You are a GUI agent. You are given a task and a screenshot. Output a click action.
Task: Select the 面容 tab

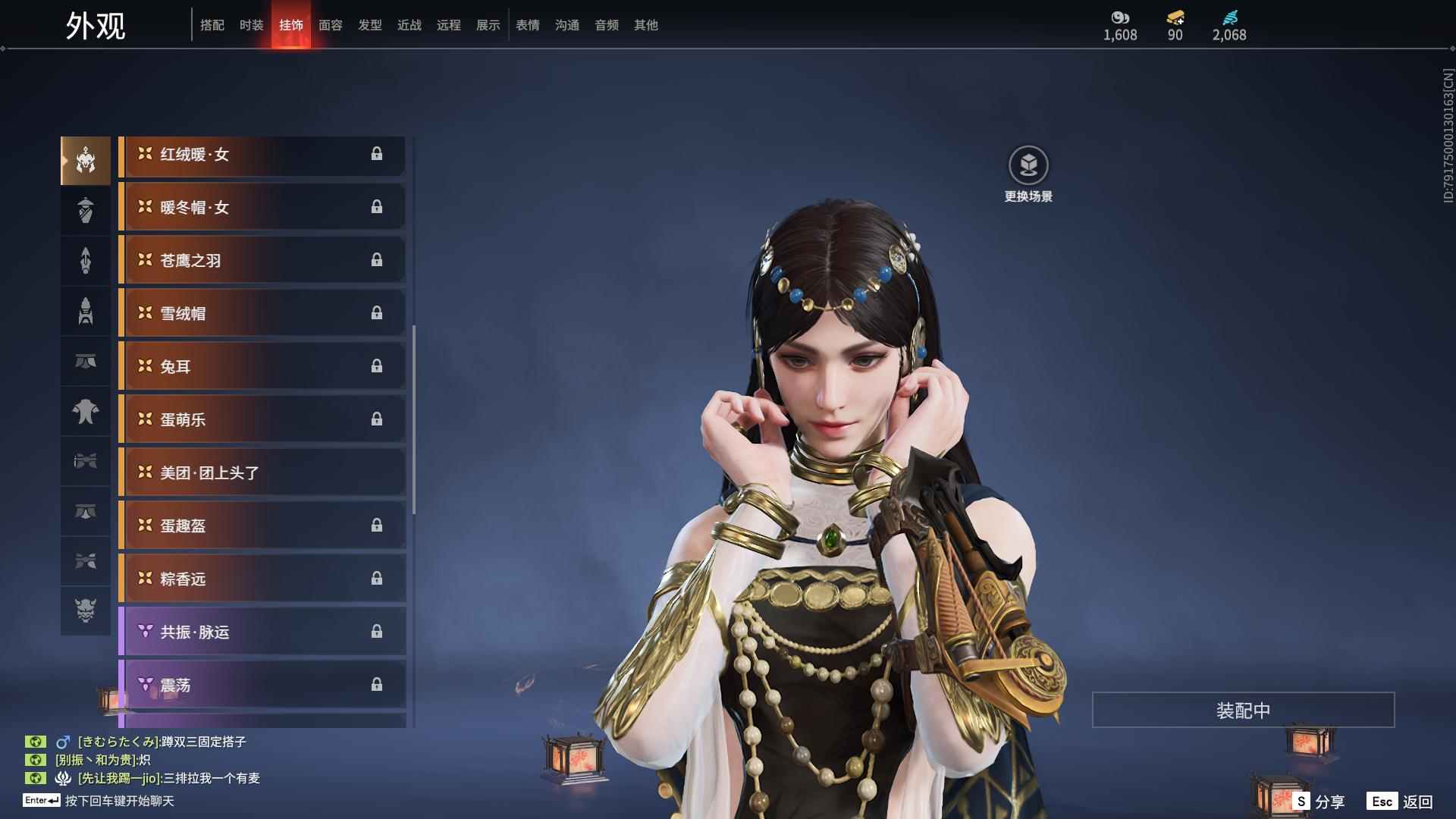330,25
